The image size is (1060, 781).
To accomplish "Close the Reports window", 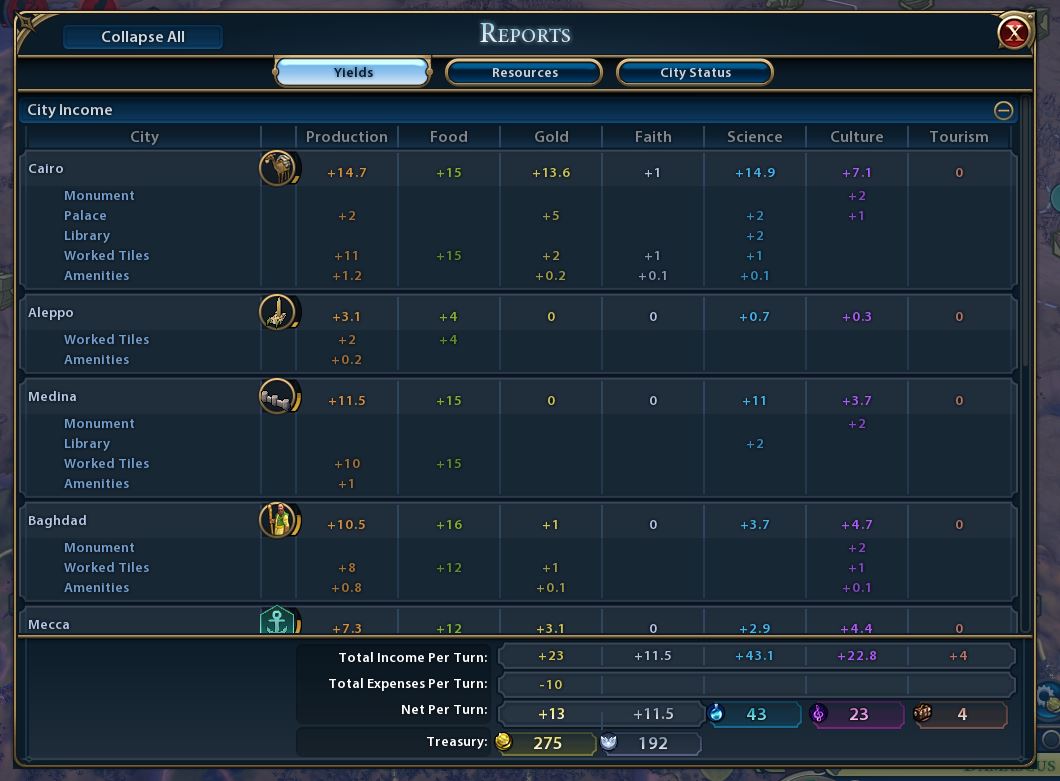I will (x=1014, y=33).
